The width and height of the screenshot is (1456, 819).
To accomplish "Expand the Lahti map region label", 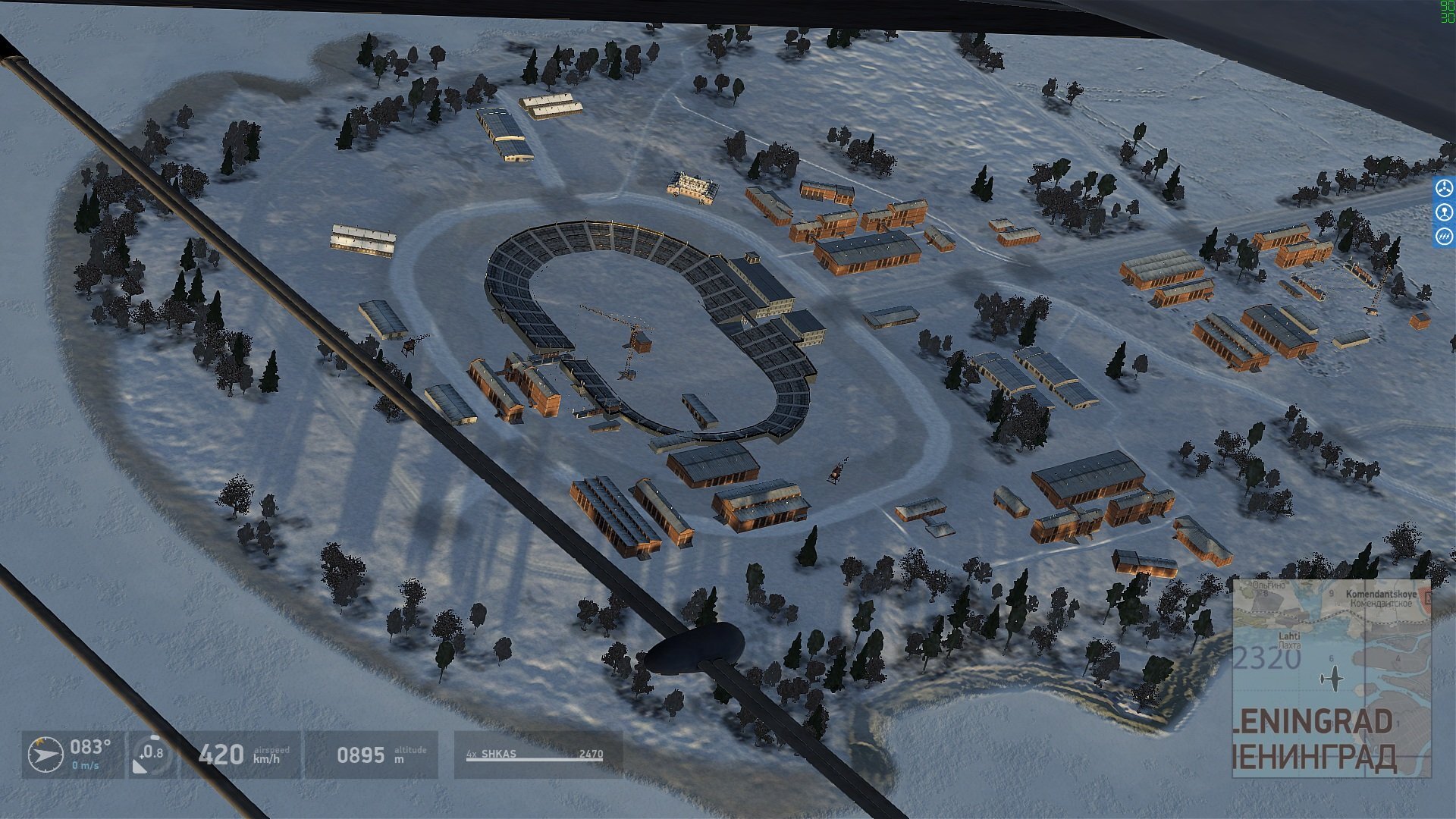I will tap(1290, 637).
